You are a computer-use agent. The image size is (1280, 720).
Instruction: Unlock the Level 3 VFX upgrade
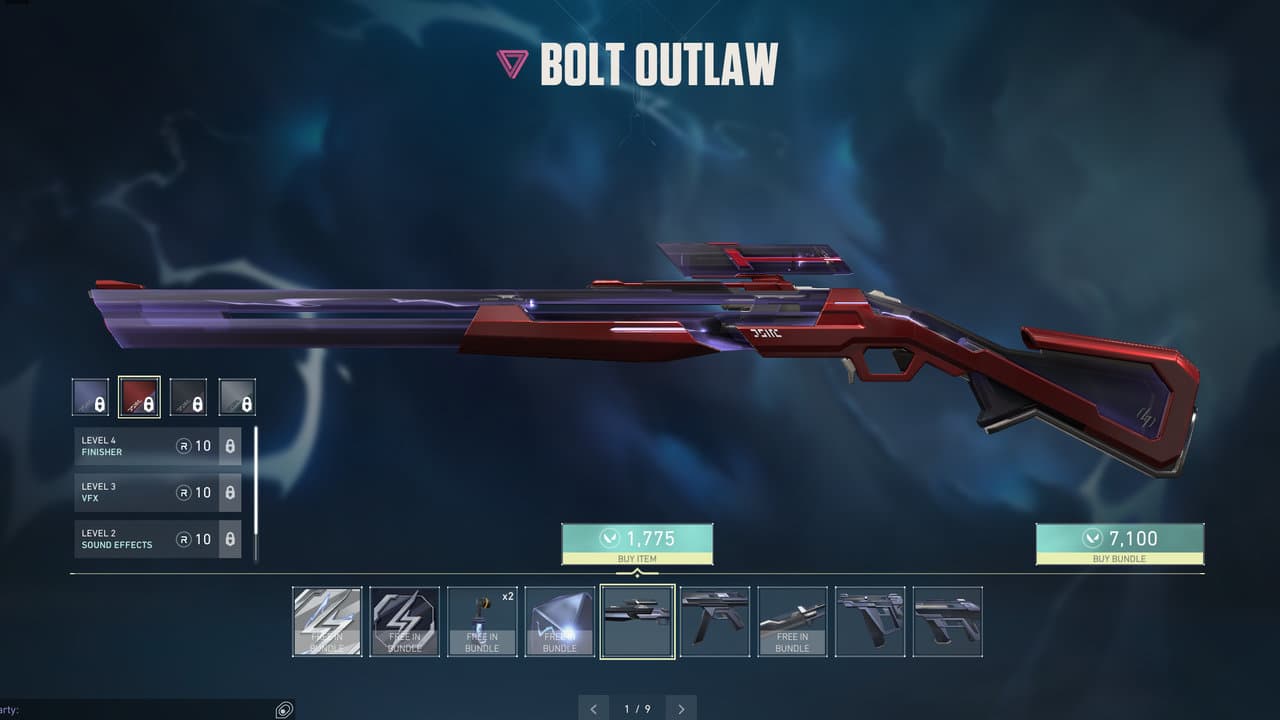[157, 492]
